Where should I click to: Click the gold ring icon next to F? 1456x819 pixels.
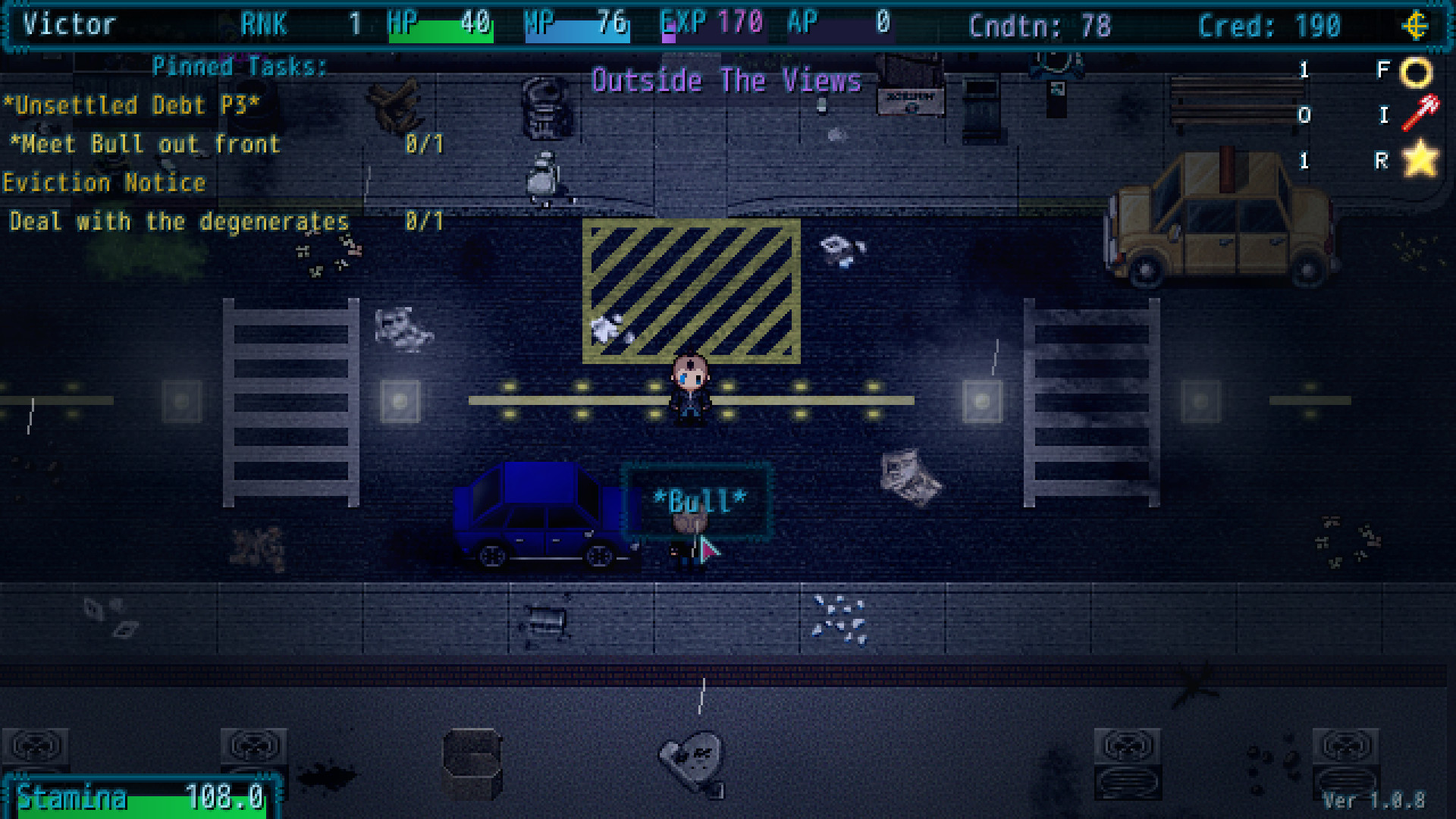pyautogui.click(x=1417, y=71)
